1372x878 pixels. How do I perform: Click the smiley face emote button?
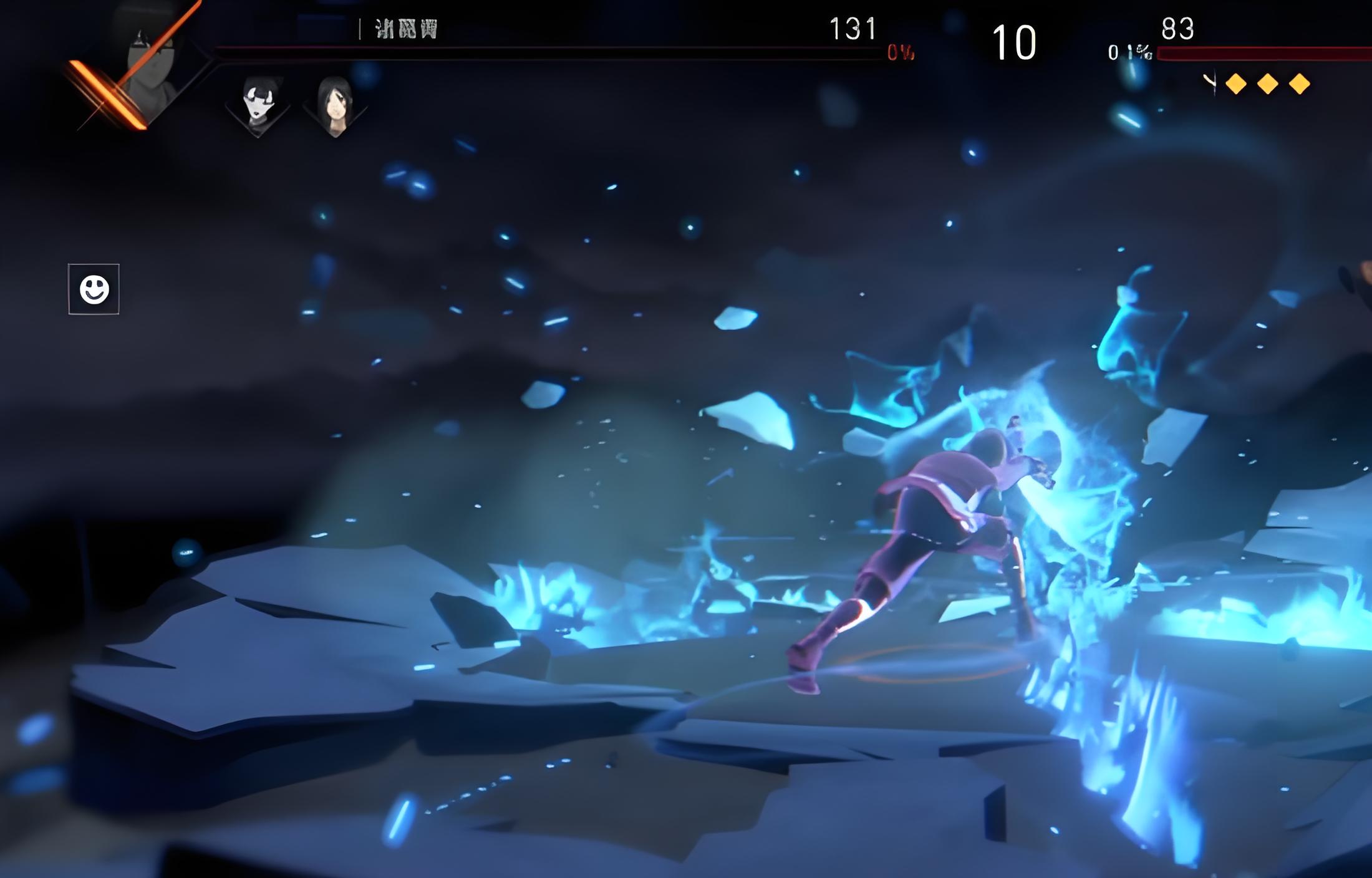[x=94, y=289]
